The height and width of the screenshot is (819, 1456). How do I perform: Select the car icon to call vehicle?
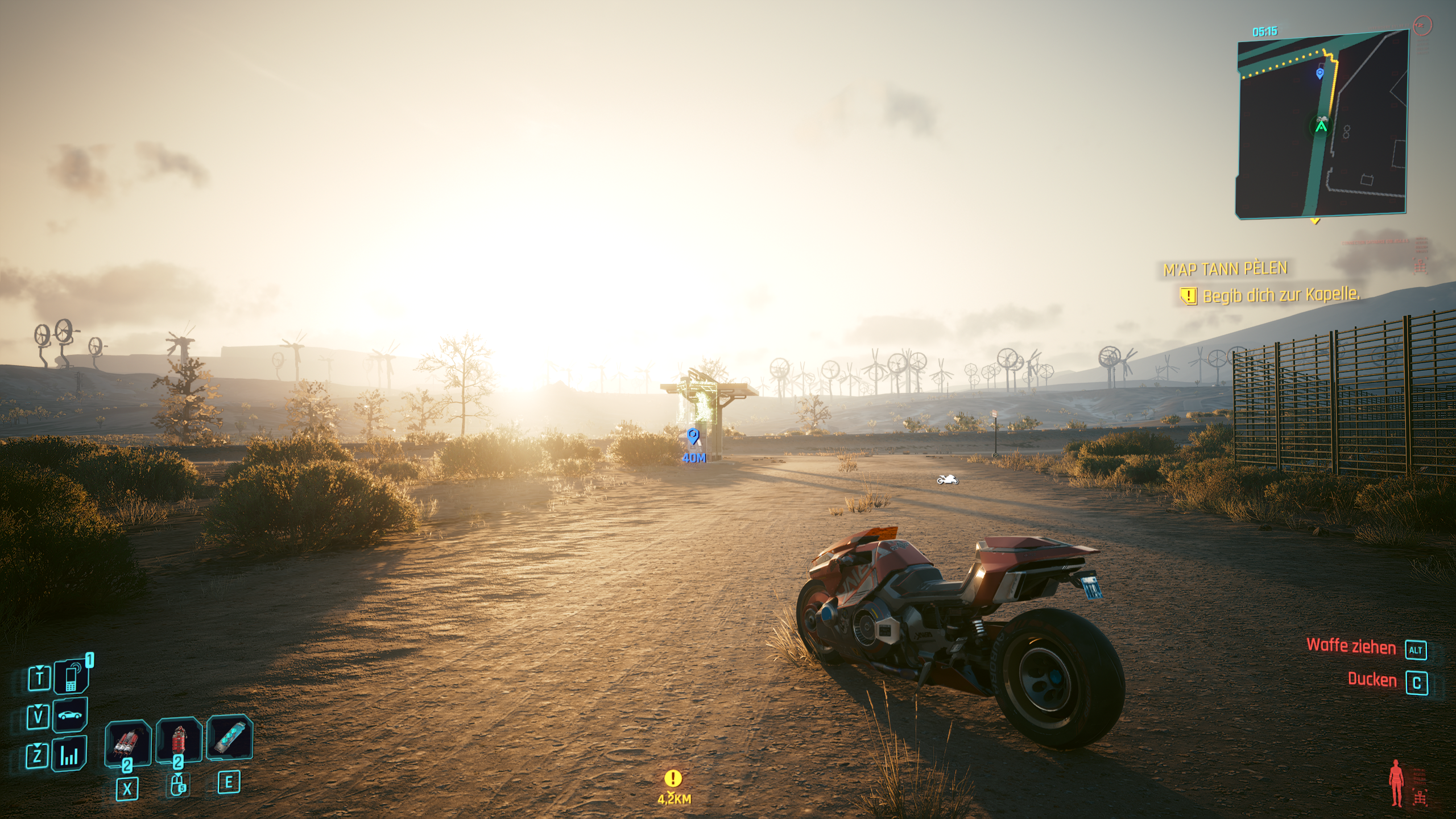71,715
